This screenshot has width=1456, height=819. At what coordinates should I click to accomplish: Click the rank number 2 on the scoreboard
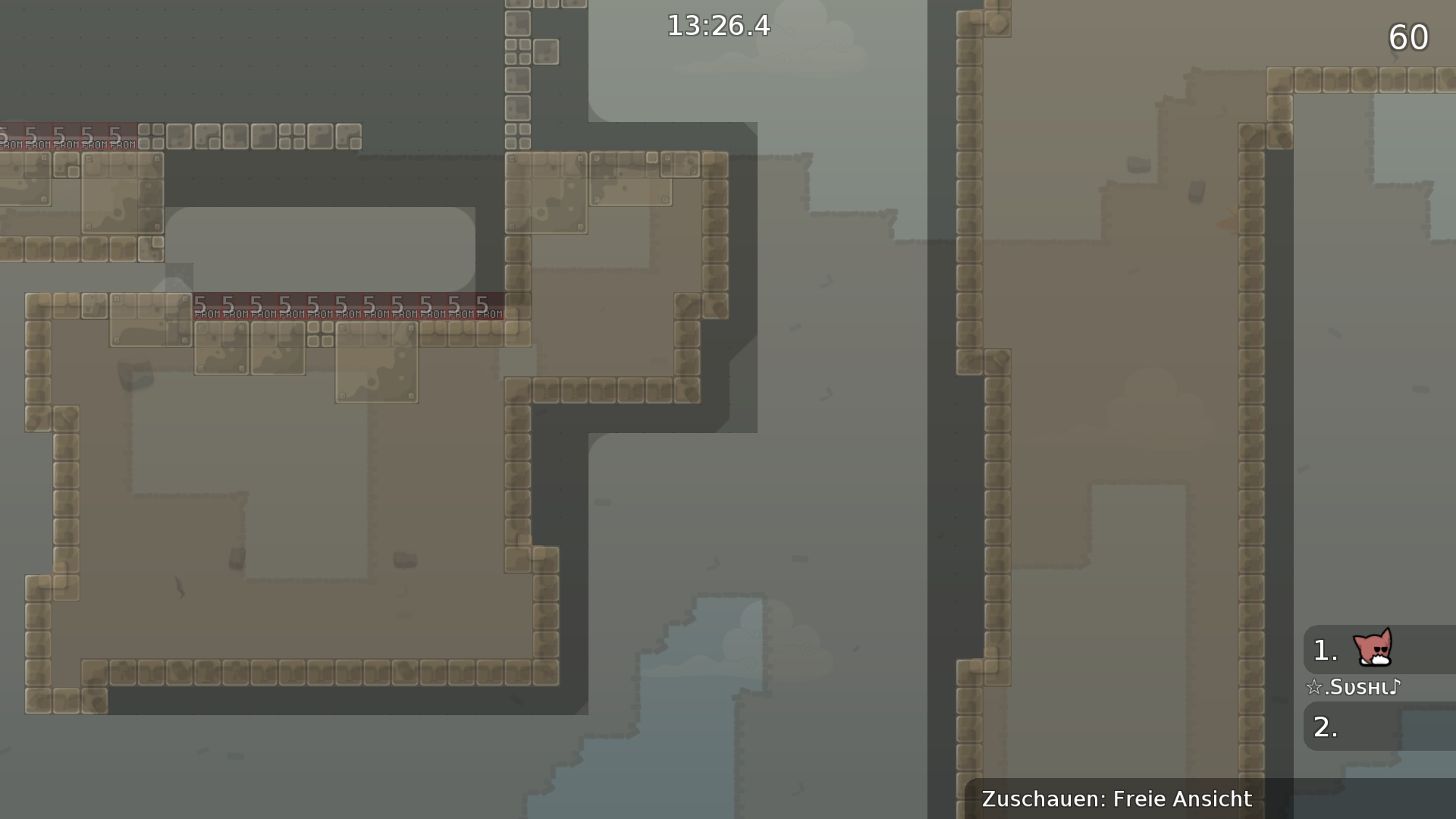1323,726
